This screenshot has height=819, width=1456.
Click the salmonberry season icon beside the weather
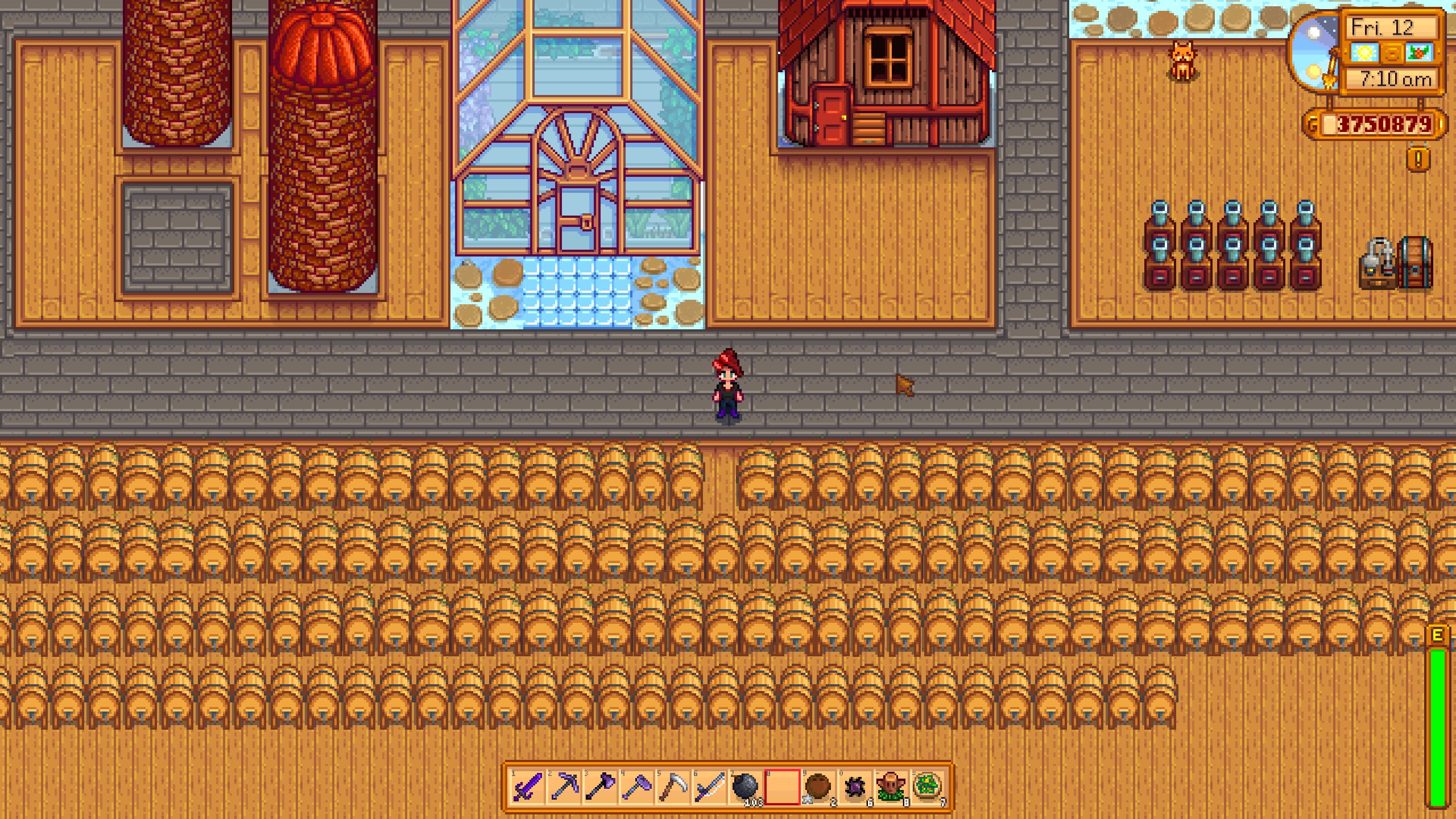(1418, 53)
